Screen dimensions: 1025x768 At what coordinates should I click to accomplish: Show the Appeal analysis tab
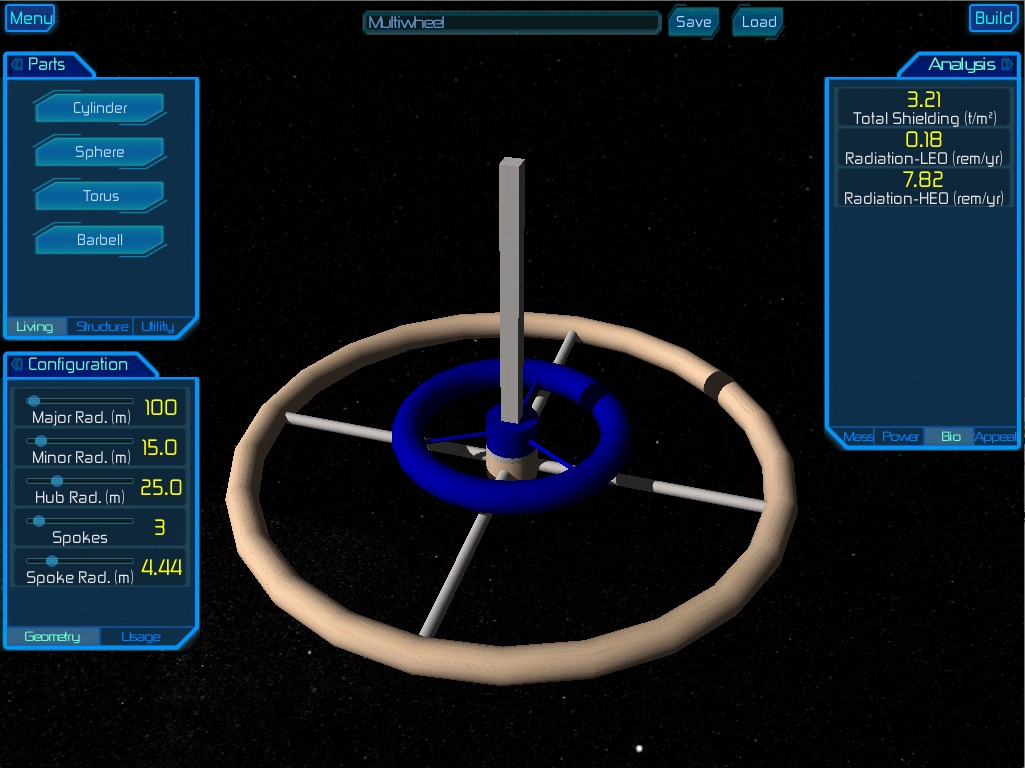coord(995,437)
